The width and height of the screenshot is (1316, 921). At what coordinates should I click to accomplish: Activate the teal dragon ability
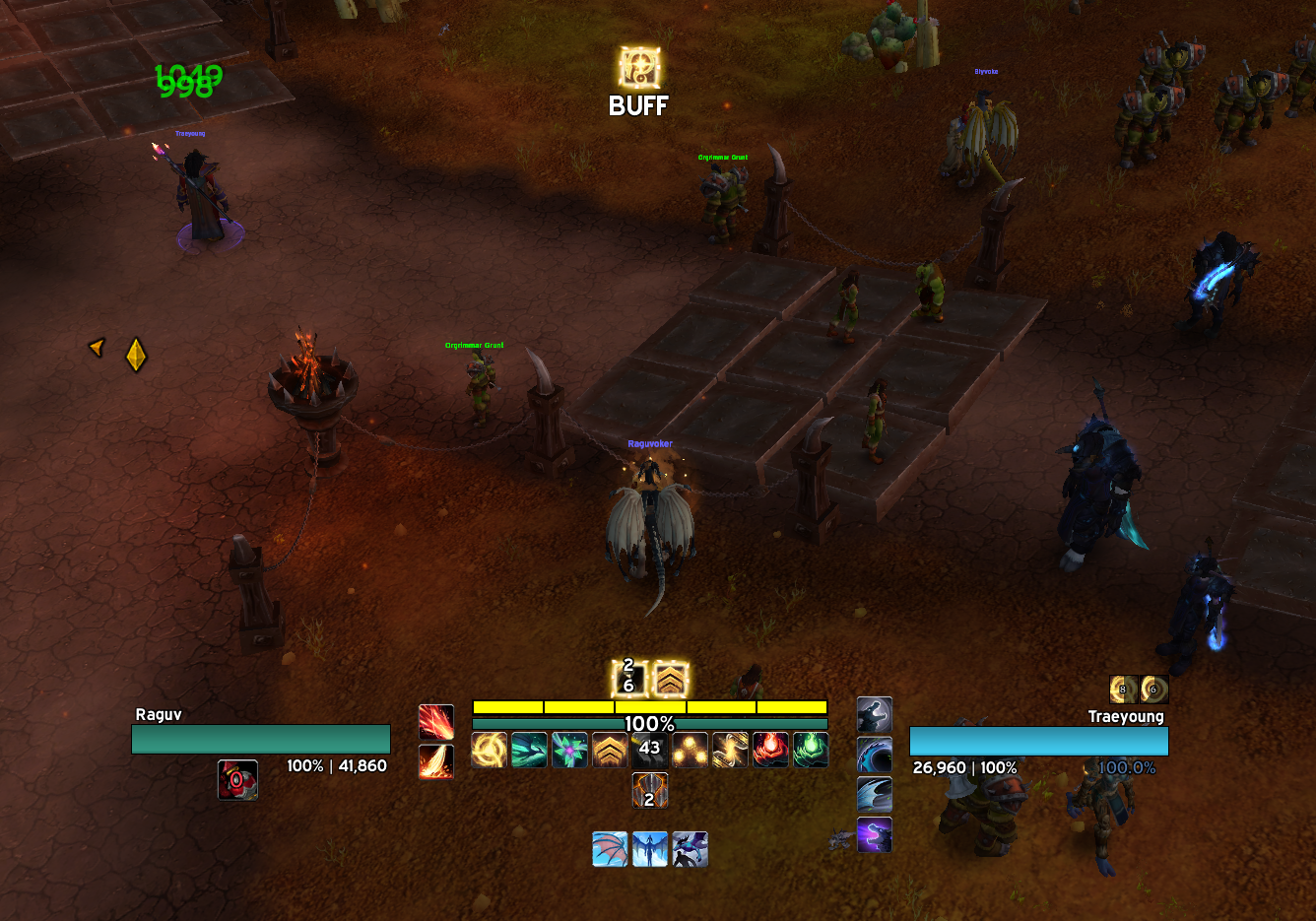[529, 751]
